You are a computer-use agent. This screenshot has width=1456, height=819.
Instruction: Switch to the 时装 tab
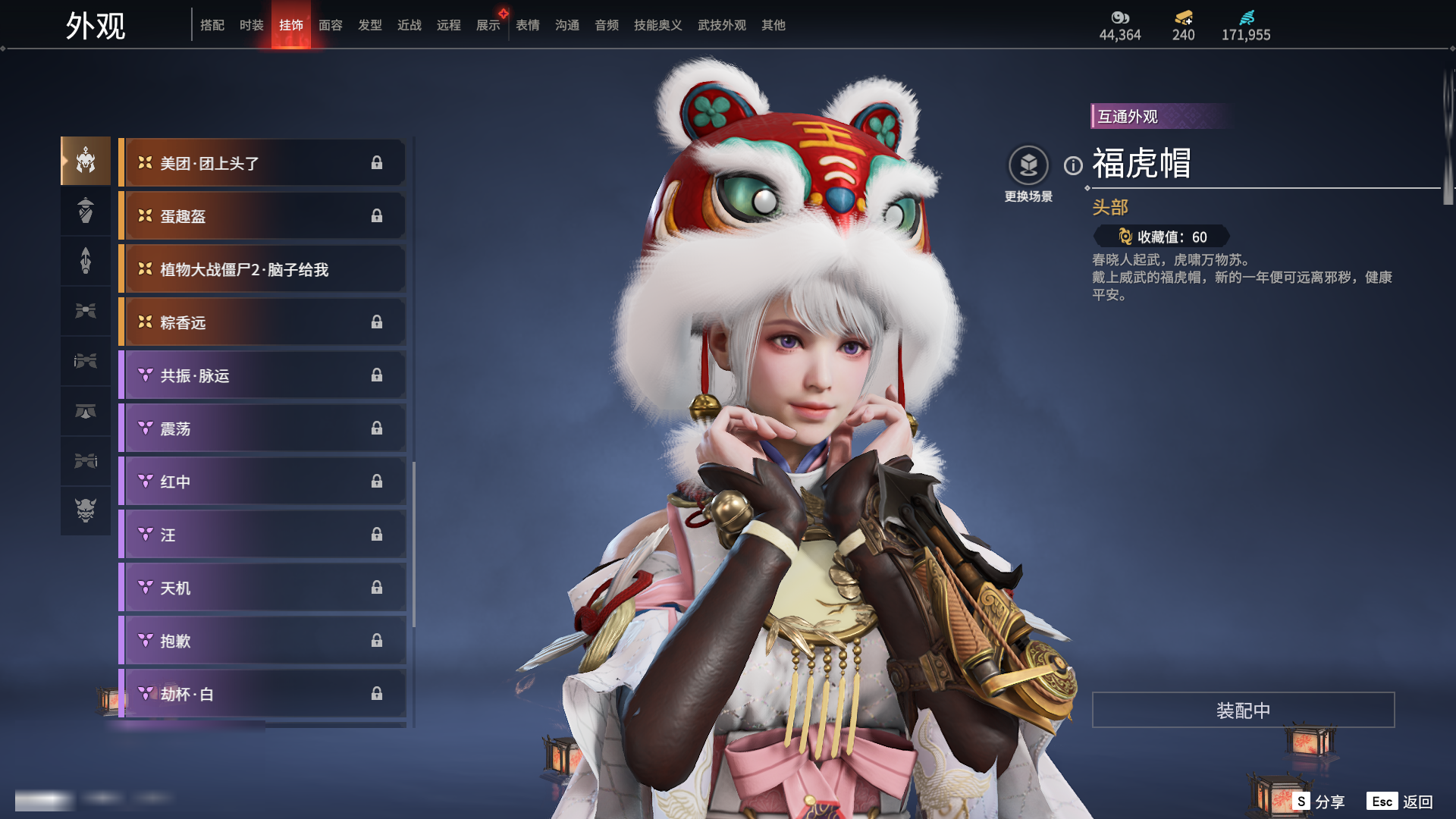coord(251,25)
